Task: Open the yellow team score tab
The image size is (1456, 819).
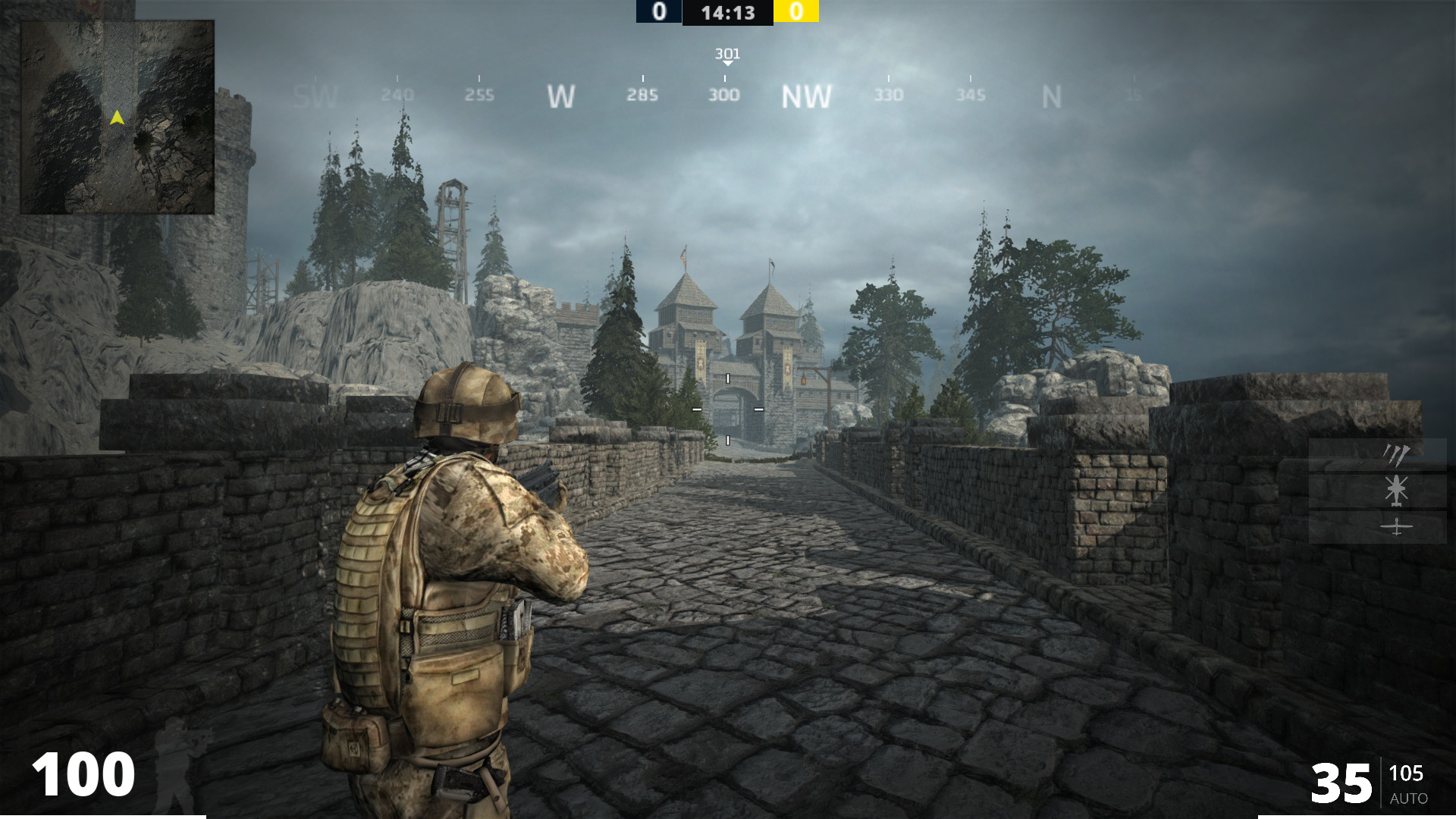Action: coord(796,12)
